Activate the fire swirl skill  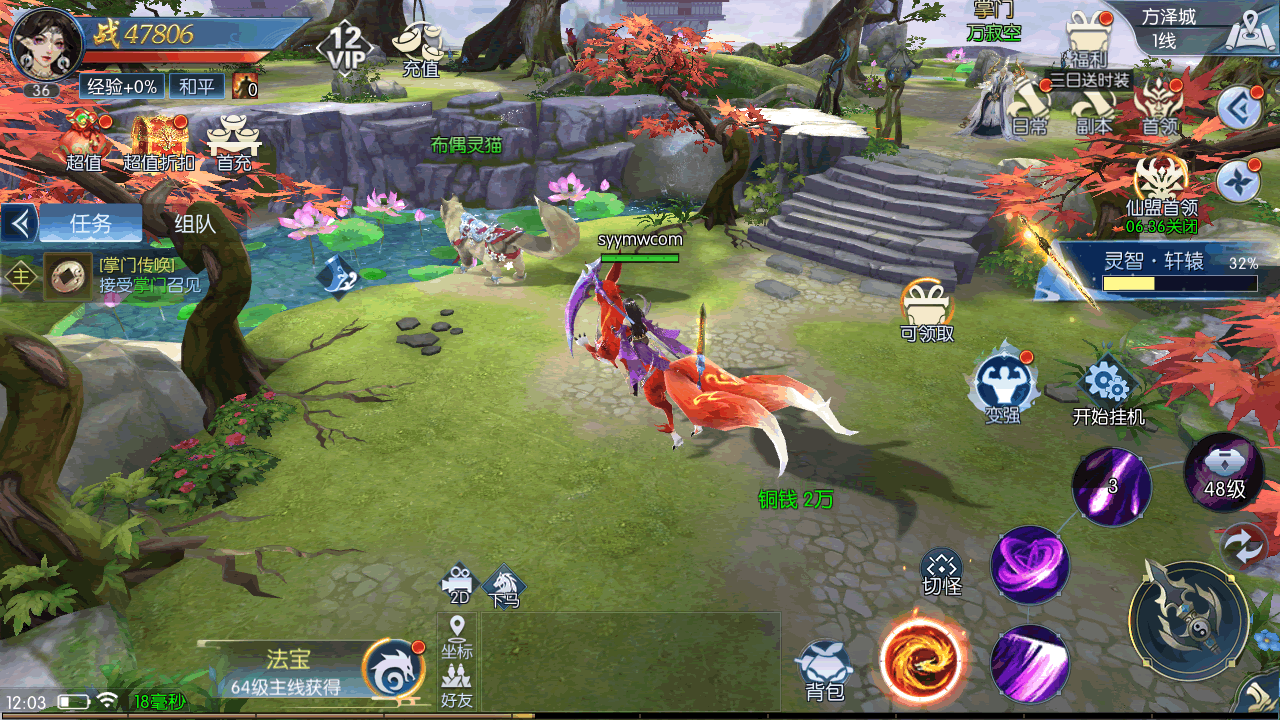(922, 658)
